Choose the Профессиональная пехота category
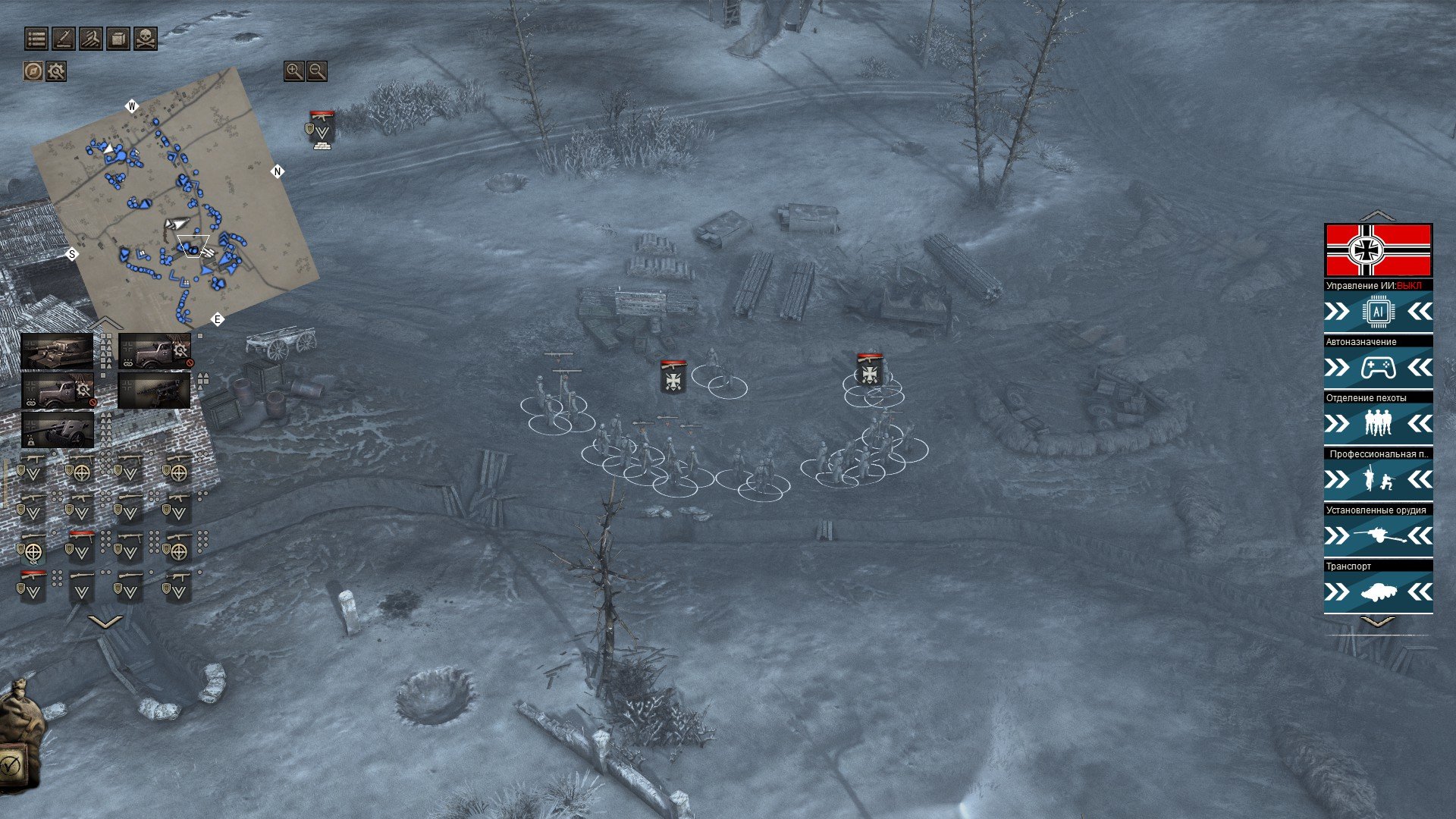This screenshot has height=819, width=1456. [1378, 479]
